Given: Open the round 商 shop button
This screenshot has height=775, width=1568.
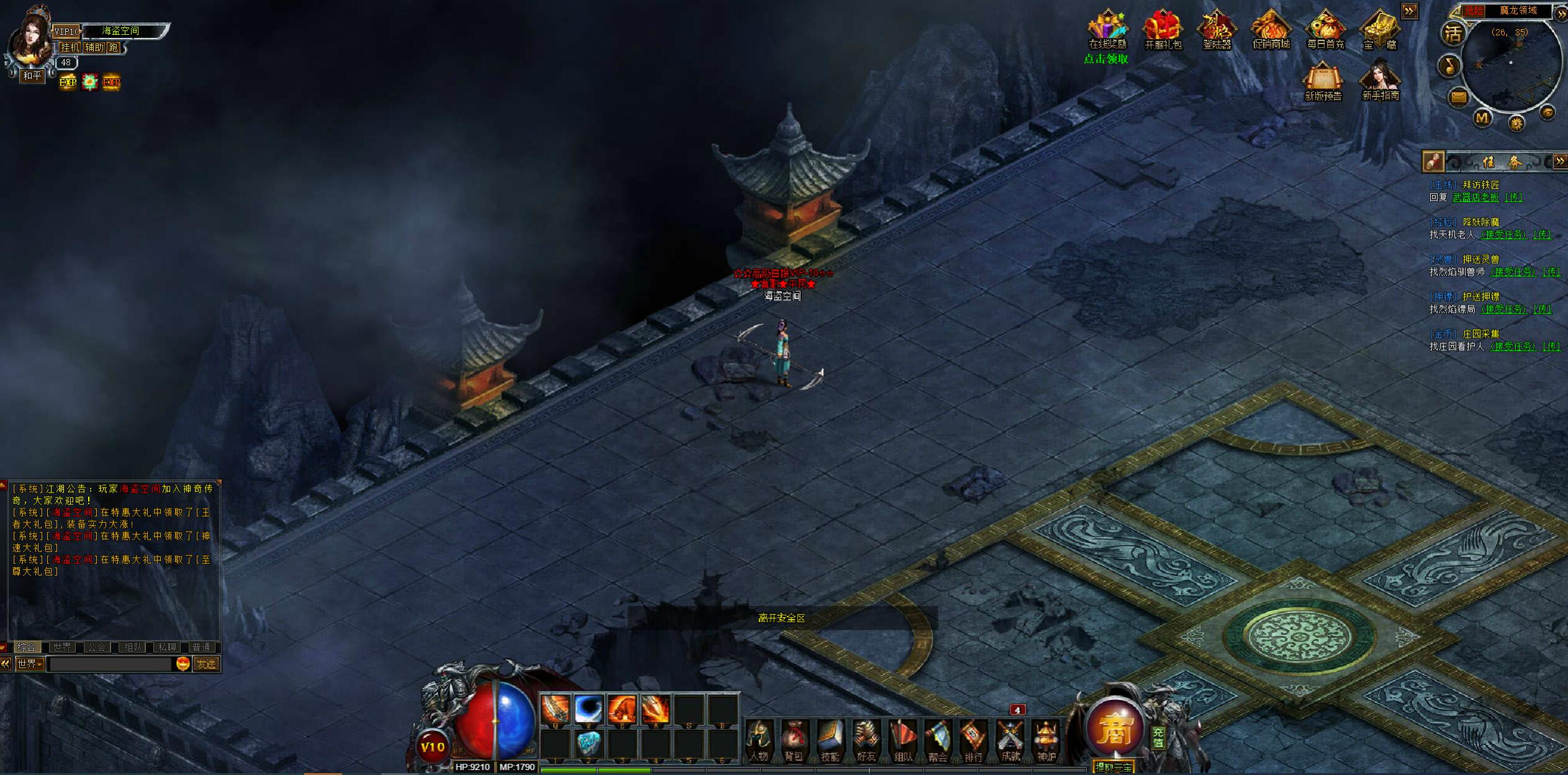Looking at the screenshot, I should click(x=1115, y=729).
